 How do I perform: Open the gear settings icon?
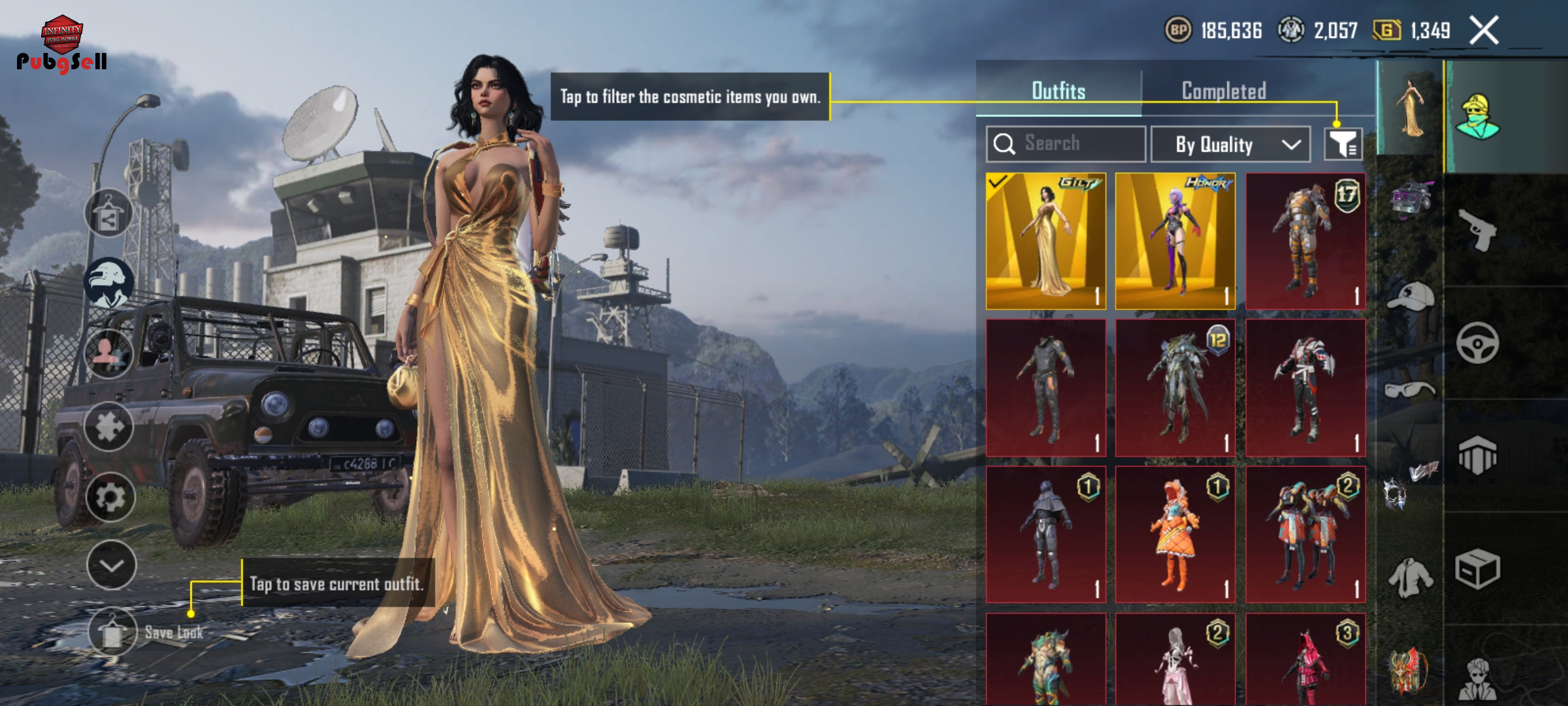[x=110, y=497]
